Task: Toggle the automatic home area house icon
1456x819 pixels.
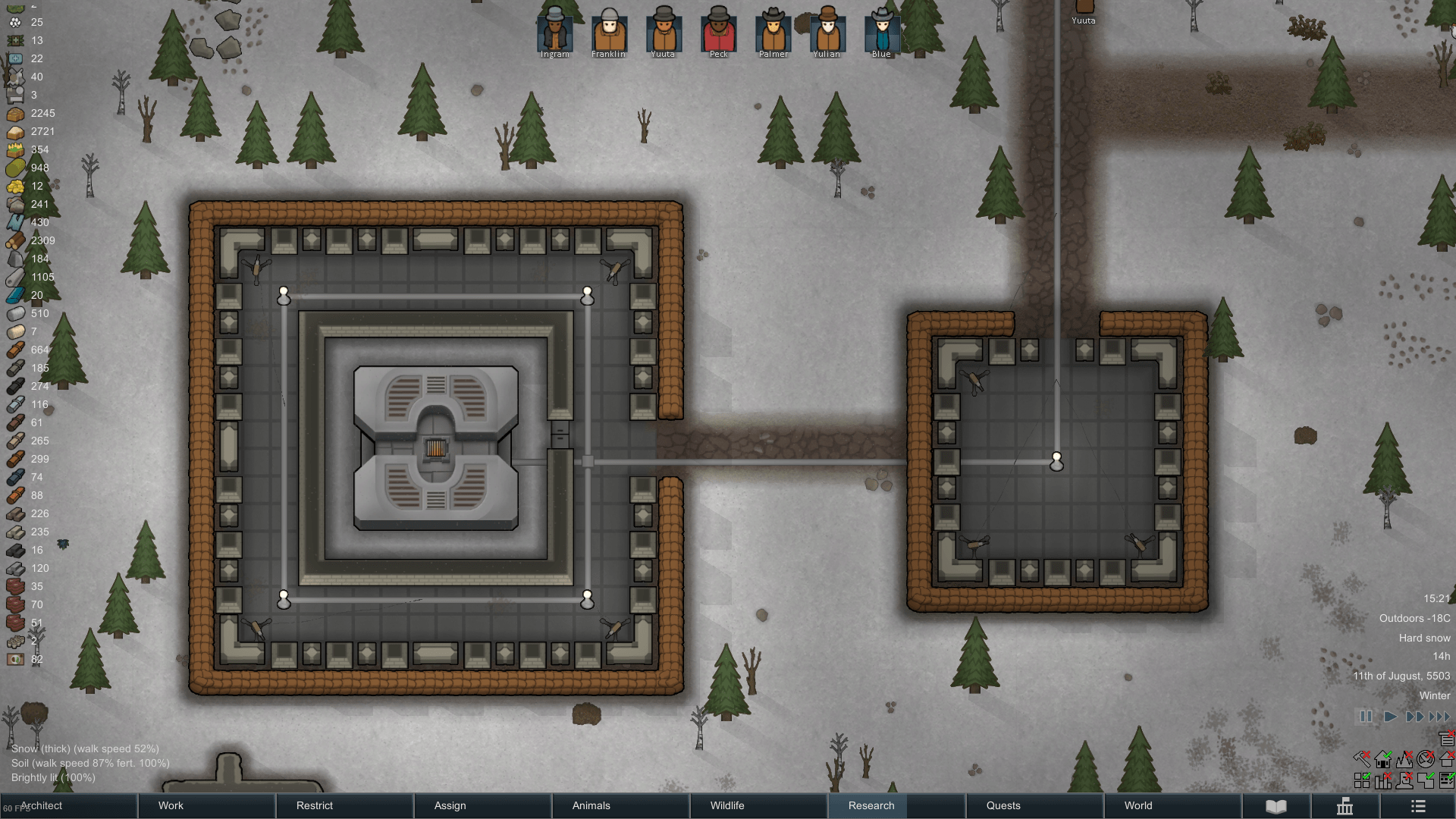Action: pos(1382,760)
